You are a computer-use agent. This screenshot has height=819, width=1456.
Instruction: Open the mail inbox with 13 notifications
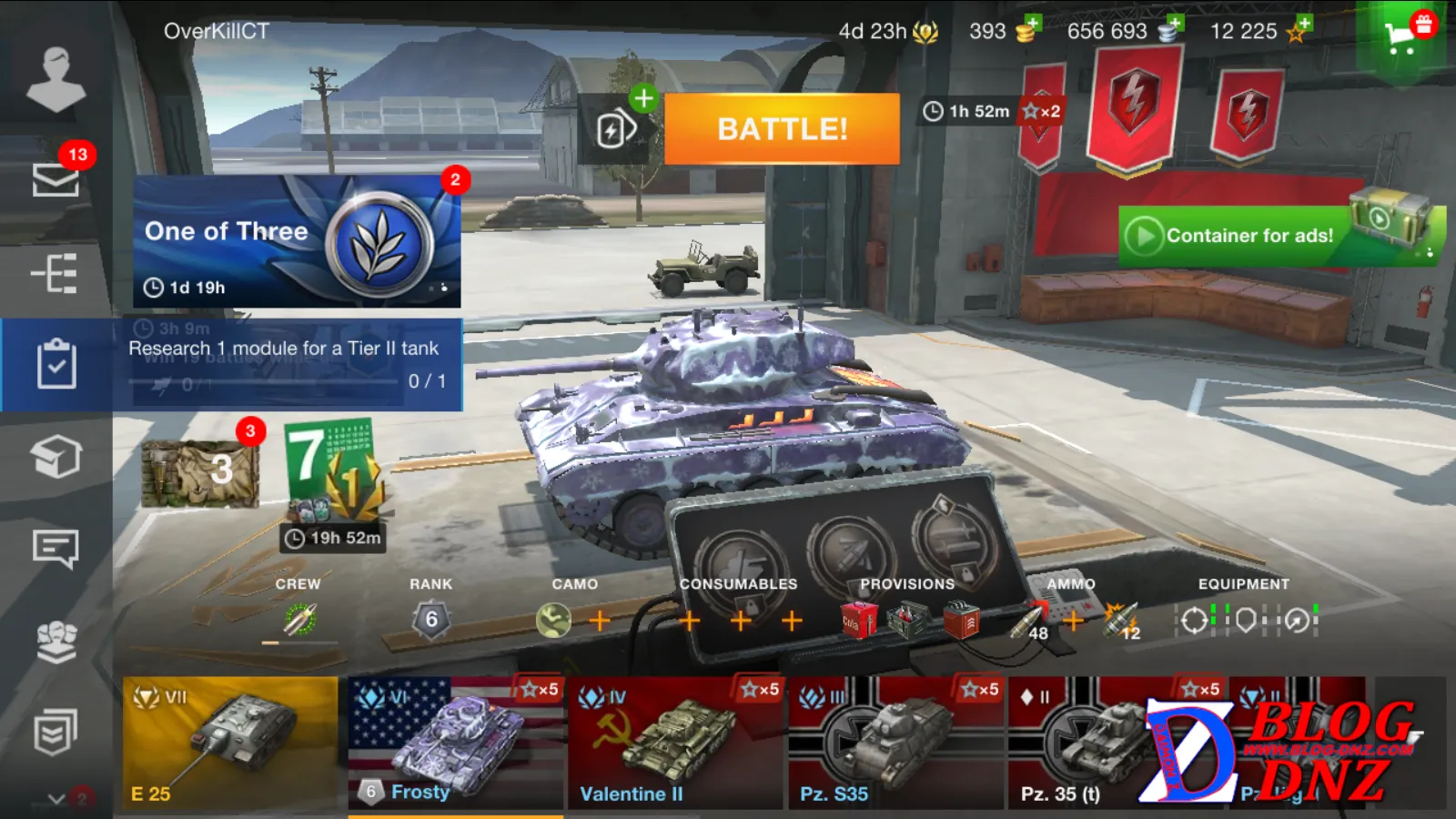coord(56,178)
